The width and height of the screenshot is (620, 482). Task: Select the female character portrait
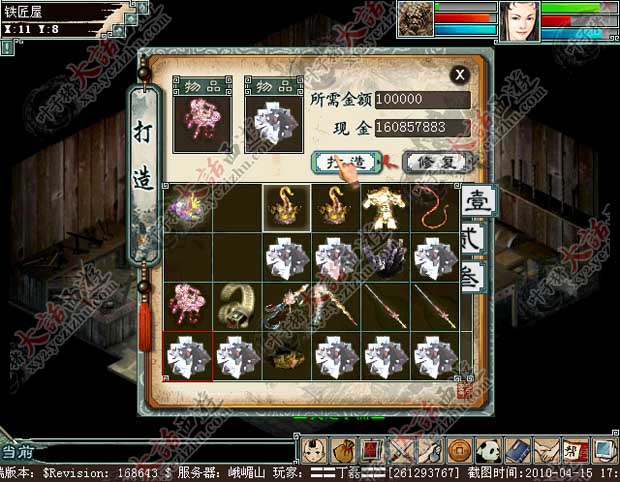[518, 22]
